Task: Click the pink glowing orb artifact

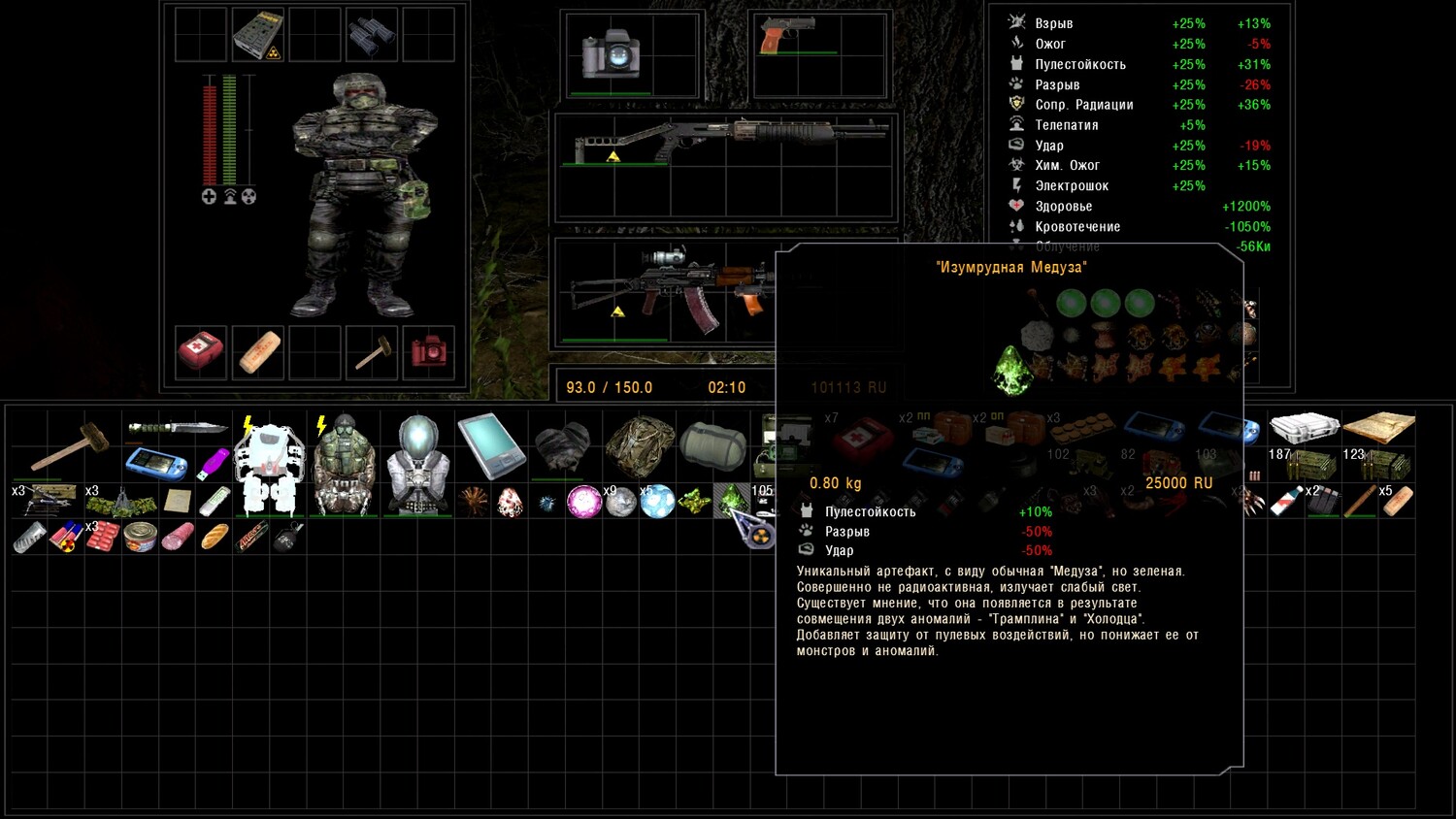Action: (x=583, y=502)
